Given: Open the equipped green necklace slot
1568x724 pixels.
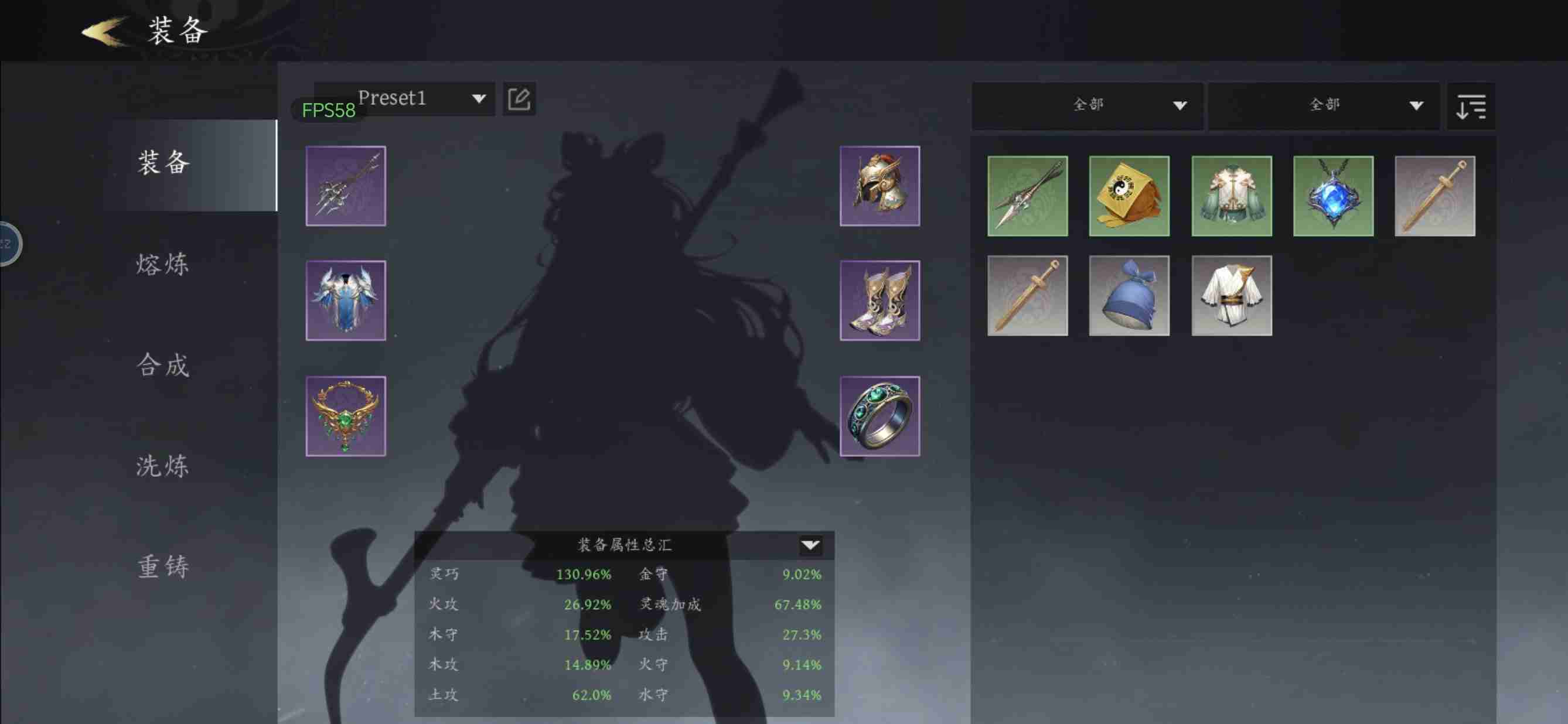Looking at the screenshot, I should click(x=345, y=416).
